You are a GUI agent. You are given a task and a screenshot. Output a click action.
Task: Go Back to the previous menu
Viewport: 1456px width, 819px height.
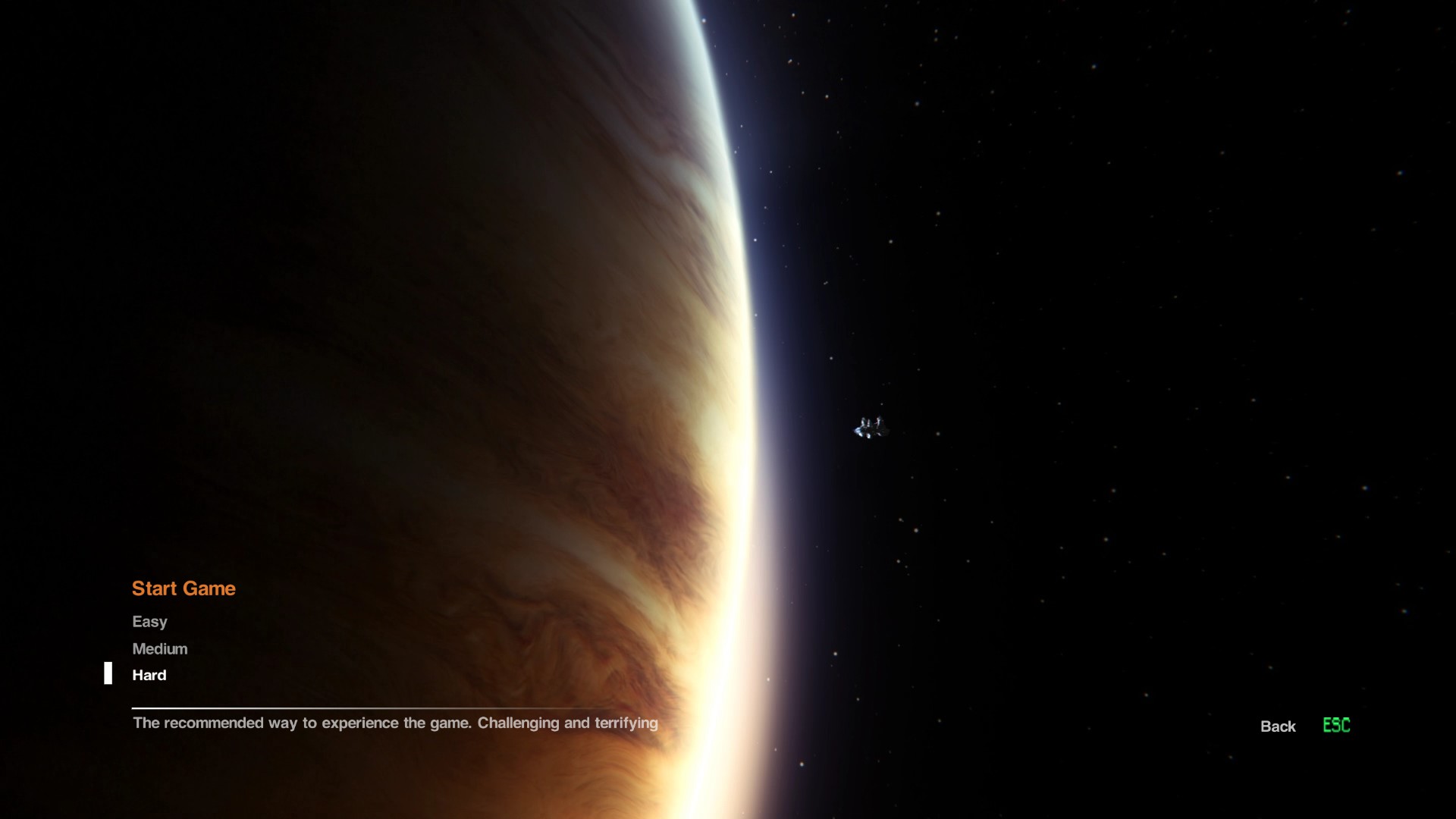click(x=1278, y=726)
